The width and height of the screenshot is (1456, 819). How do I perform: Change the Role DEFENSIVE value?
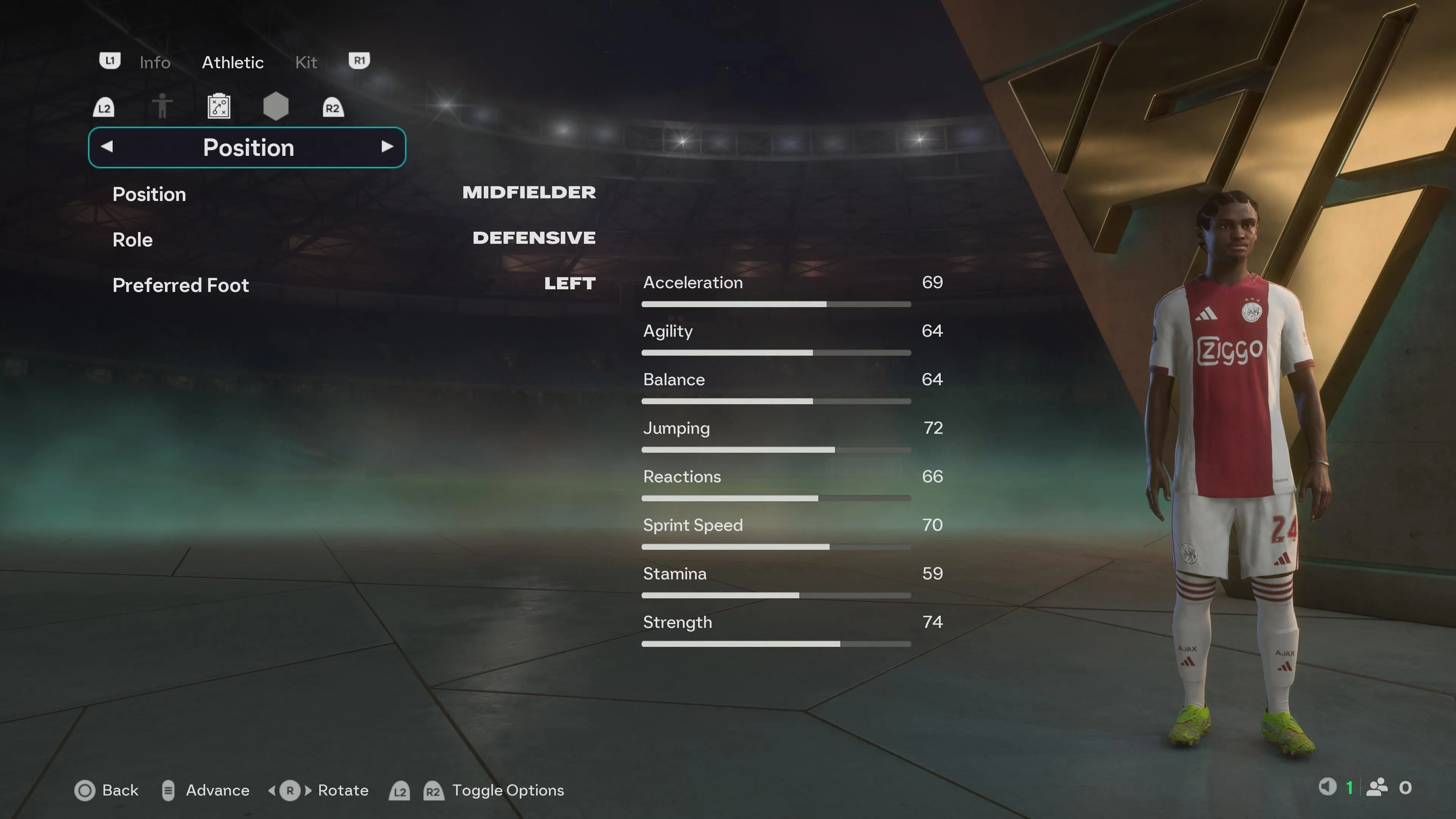coord(533,238)
